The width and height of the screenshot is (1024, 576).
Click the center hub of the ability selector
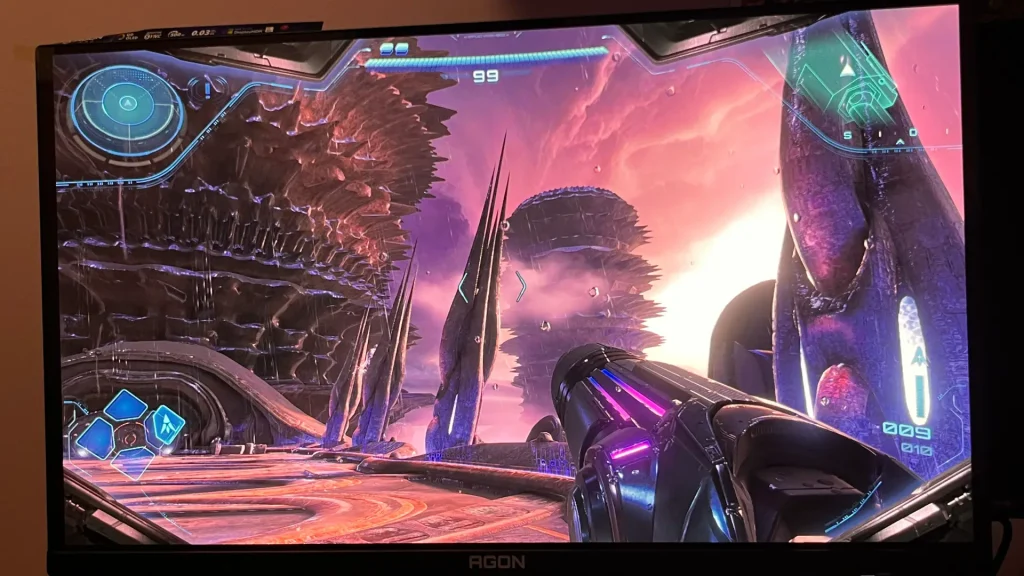pyautogui.click(x=130, y=437)
